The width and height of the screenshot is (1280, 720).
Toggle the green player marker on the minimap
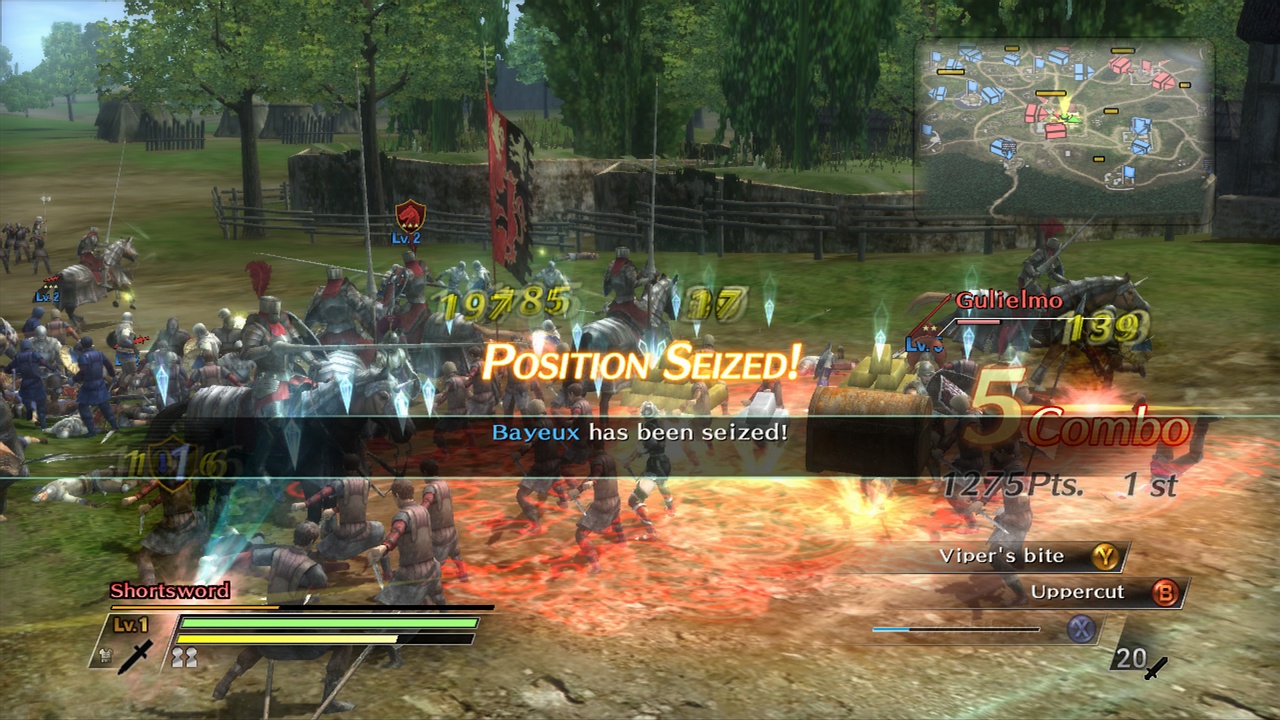[1066, 119]
